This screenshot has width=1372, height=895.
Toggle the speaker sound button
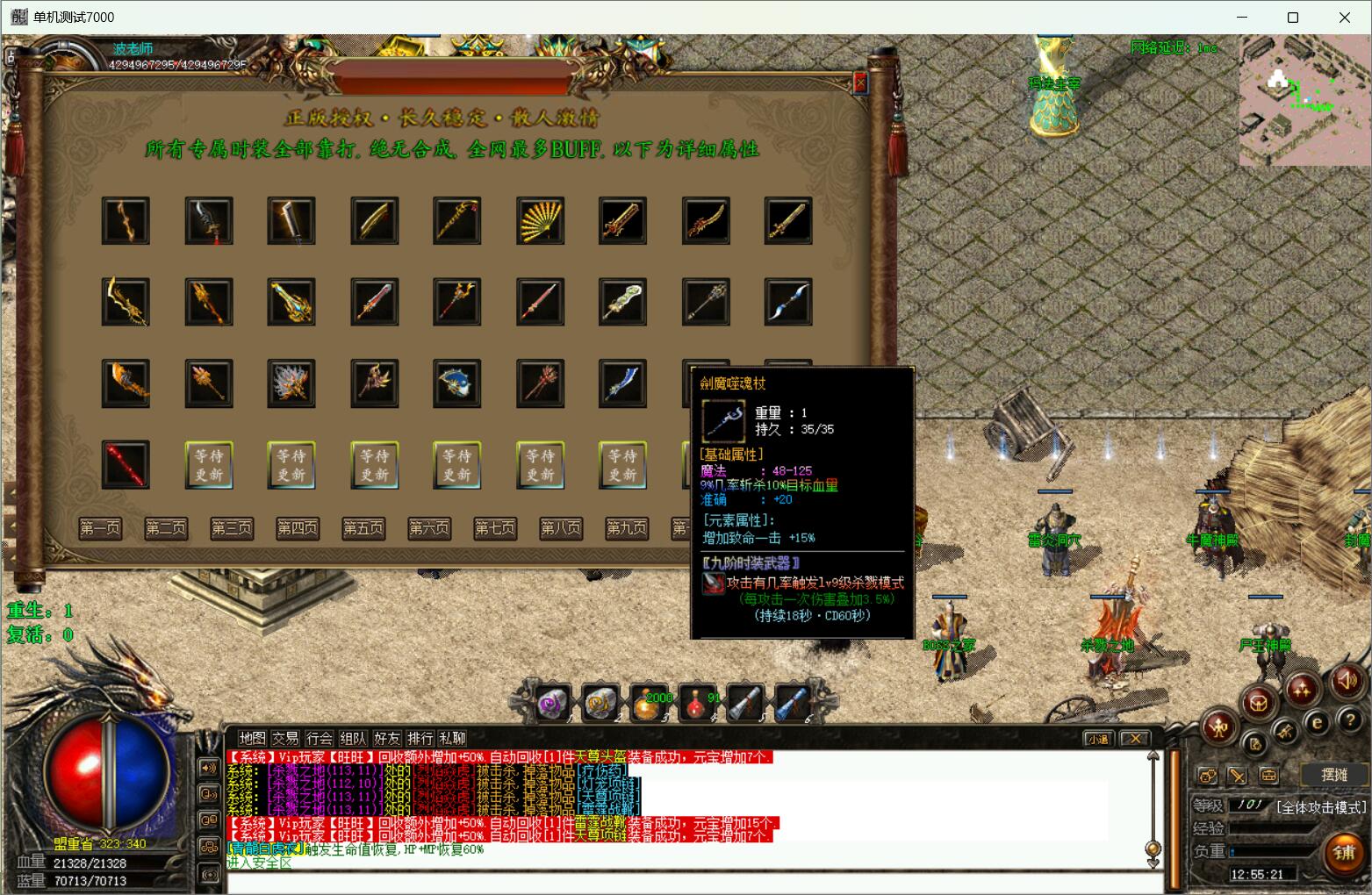(x=1347, y=680)
